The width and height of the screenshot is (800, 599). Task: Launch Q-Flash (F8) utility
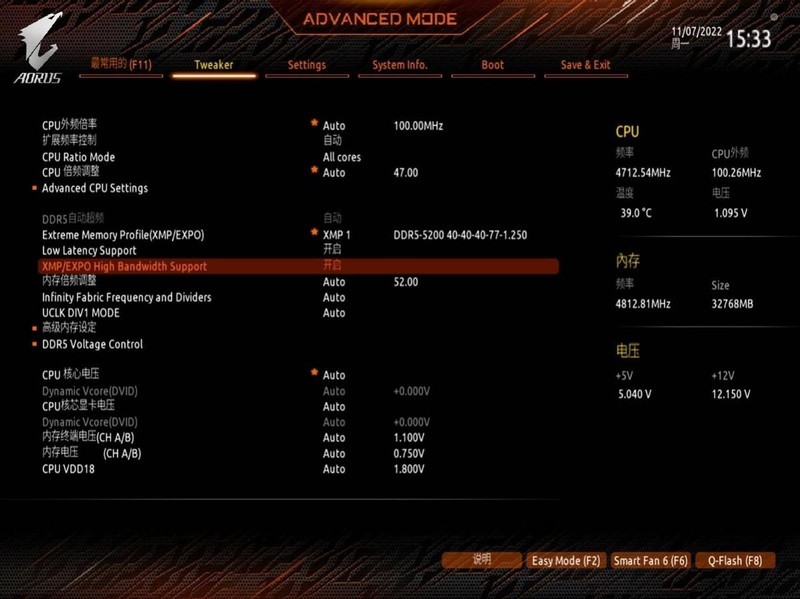tap(735, 561)
